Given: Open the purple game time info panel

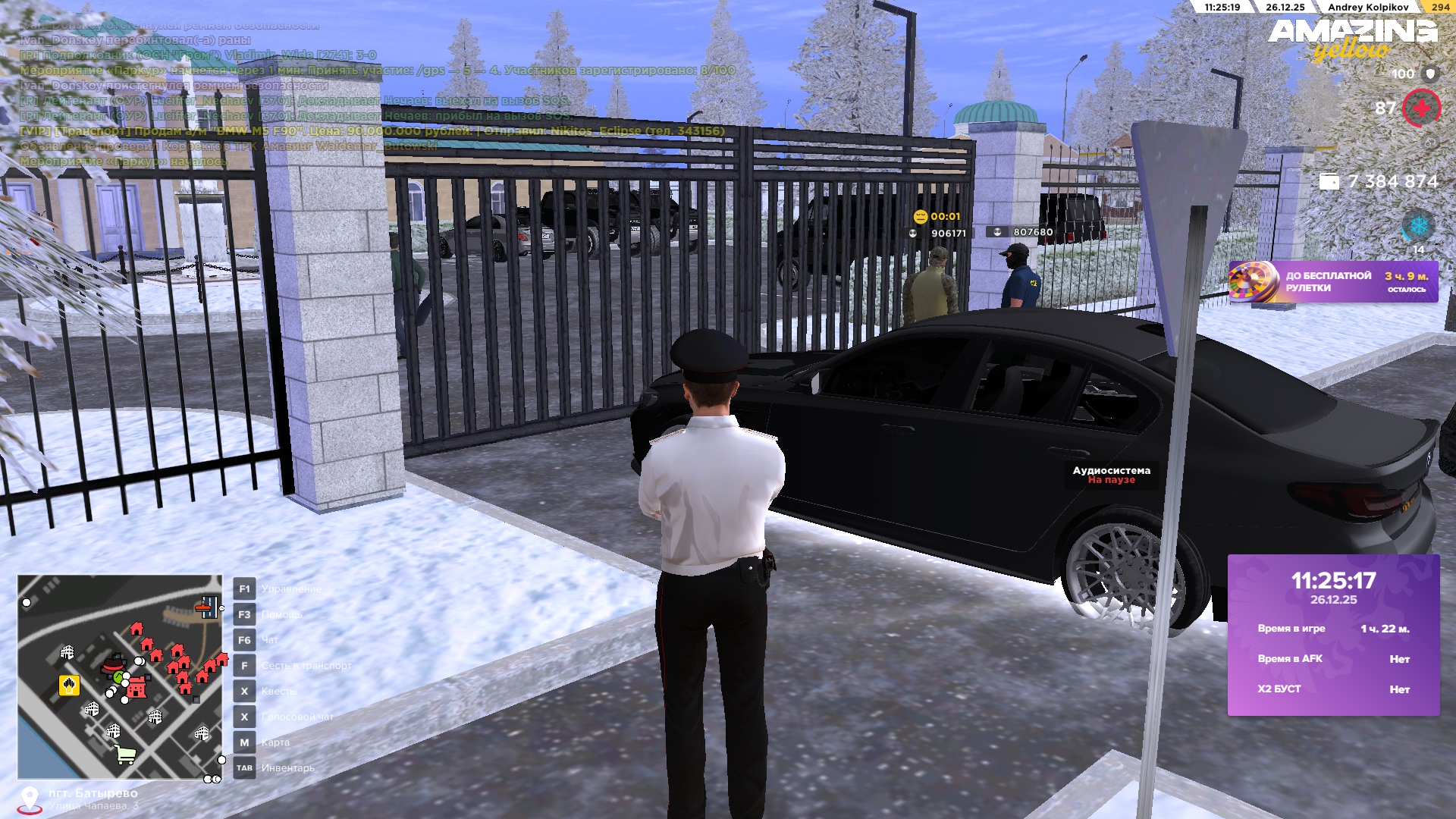Looking at the screenshot, I should coord(1333,635).
